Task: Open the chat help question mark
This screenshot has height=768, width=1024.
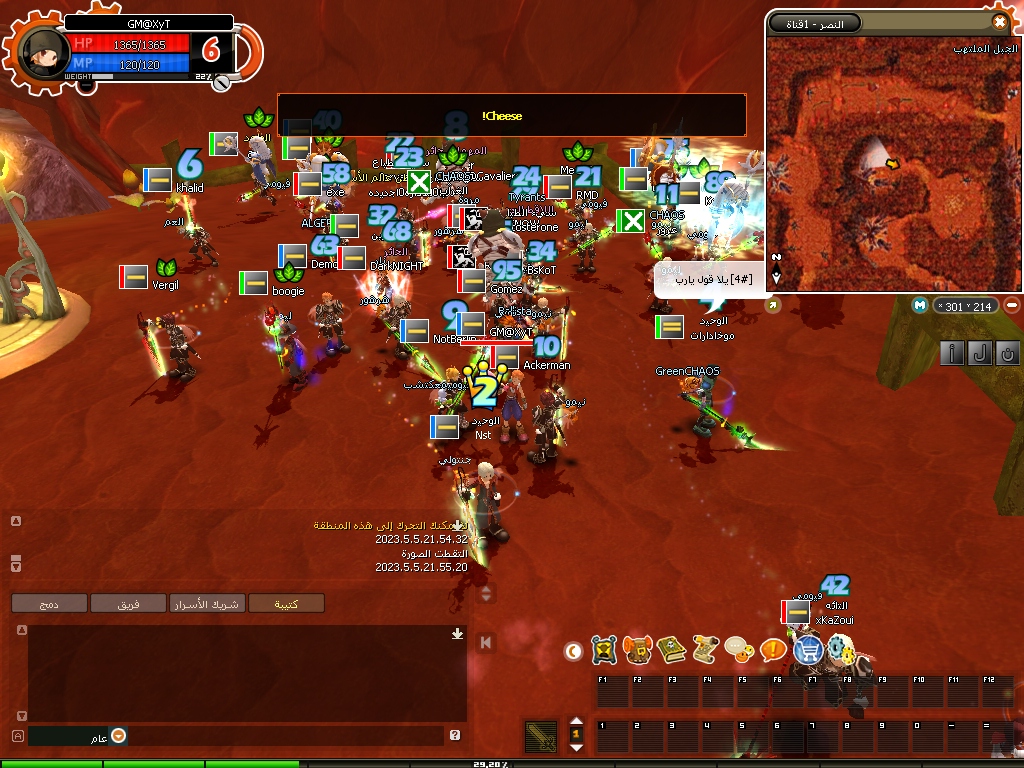Action: click(455, 736)
